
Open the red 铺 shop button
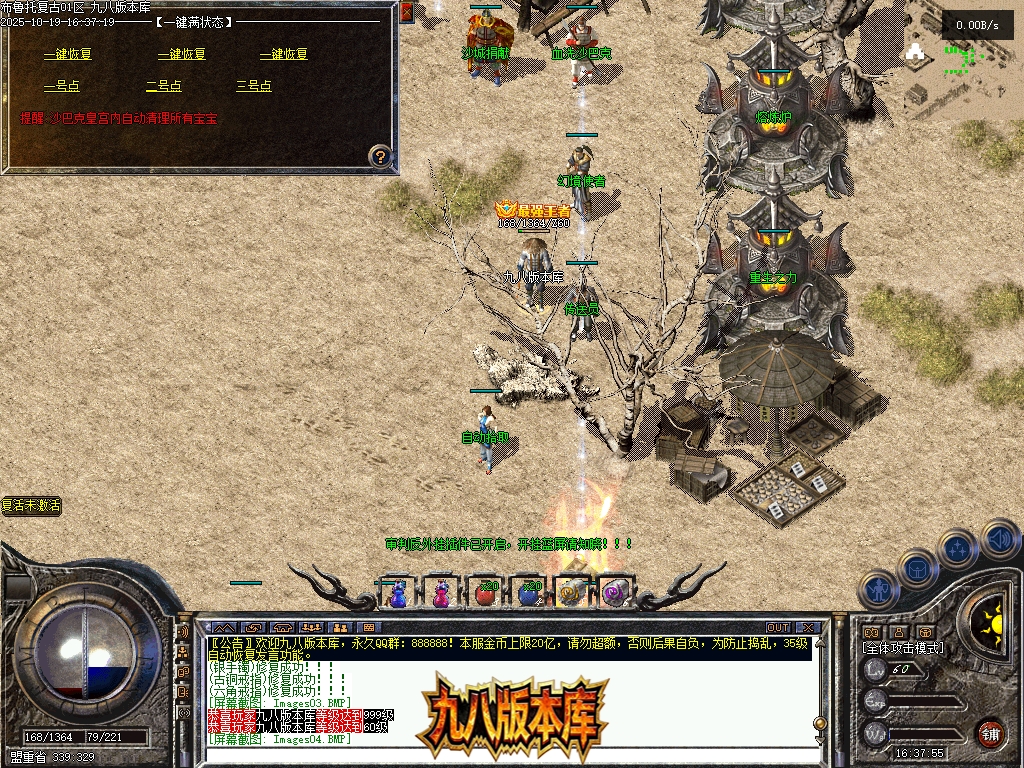[990, 734]
